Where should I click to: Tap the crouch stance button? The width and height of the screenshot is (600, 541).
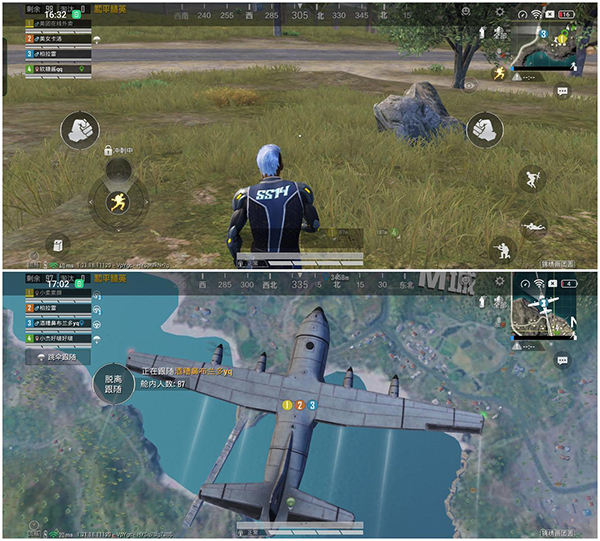pos(500,247)
